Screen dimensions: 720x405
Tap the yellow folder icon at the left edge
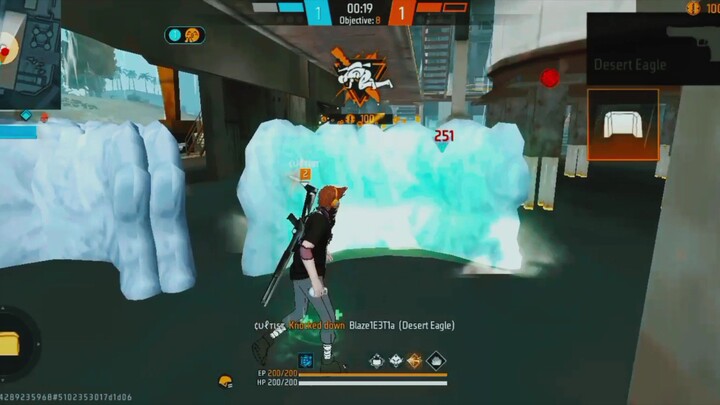point(10,344)
